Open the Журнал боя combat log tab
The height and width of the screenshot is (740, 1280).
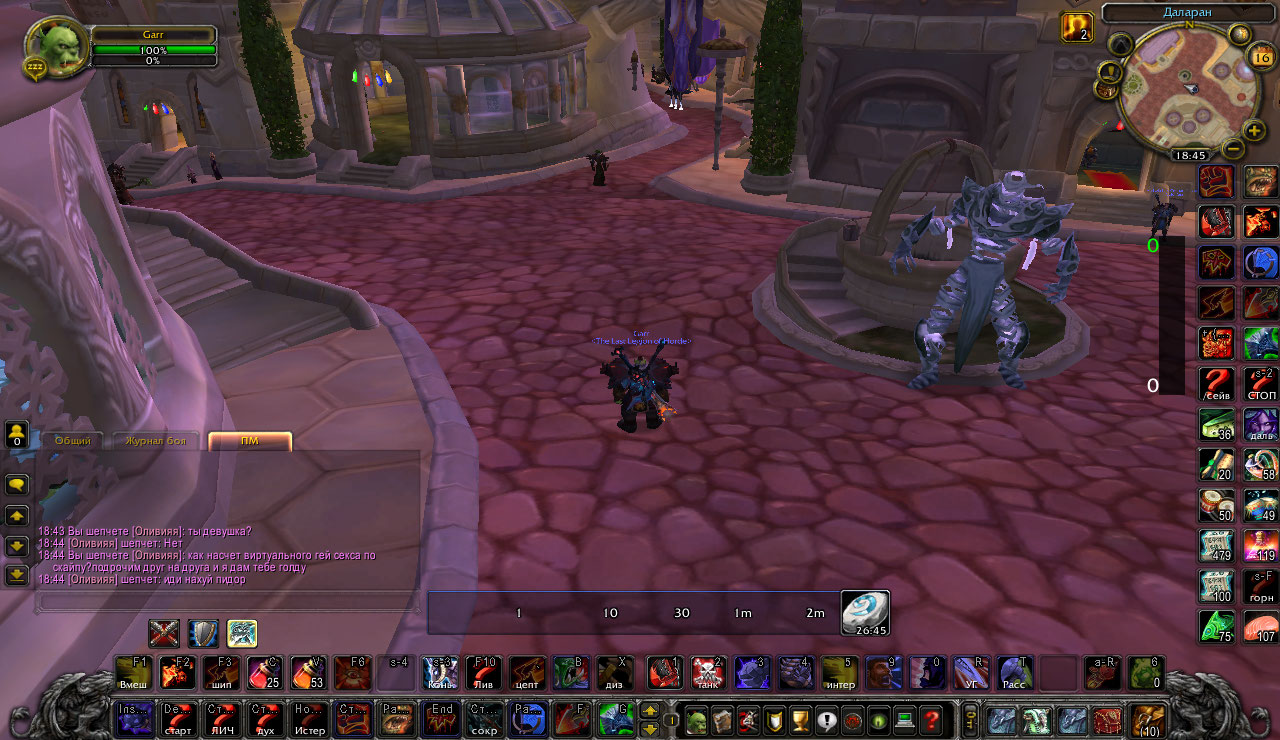pos(156,441)
